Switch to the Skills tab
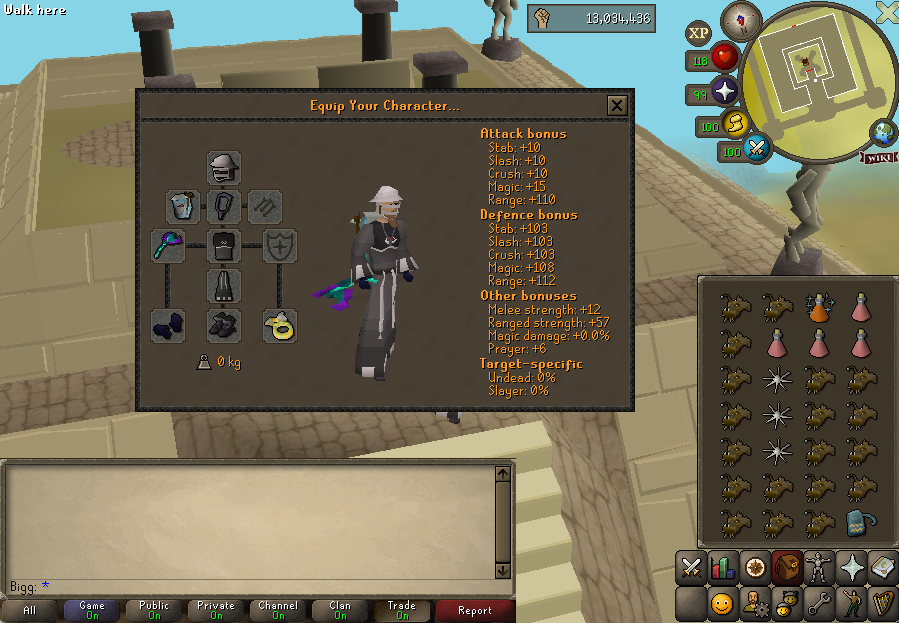The width and height of the screenshot is (899, 623). (x=723, y=567)
